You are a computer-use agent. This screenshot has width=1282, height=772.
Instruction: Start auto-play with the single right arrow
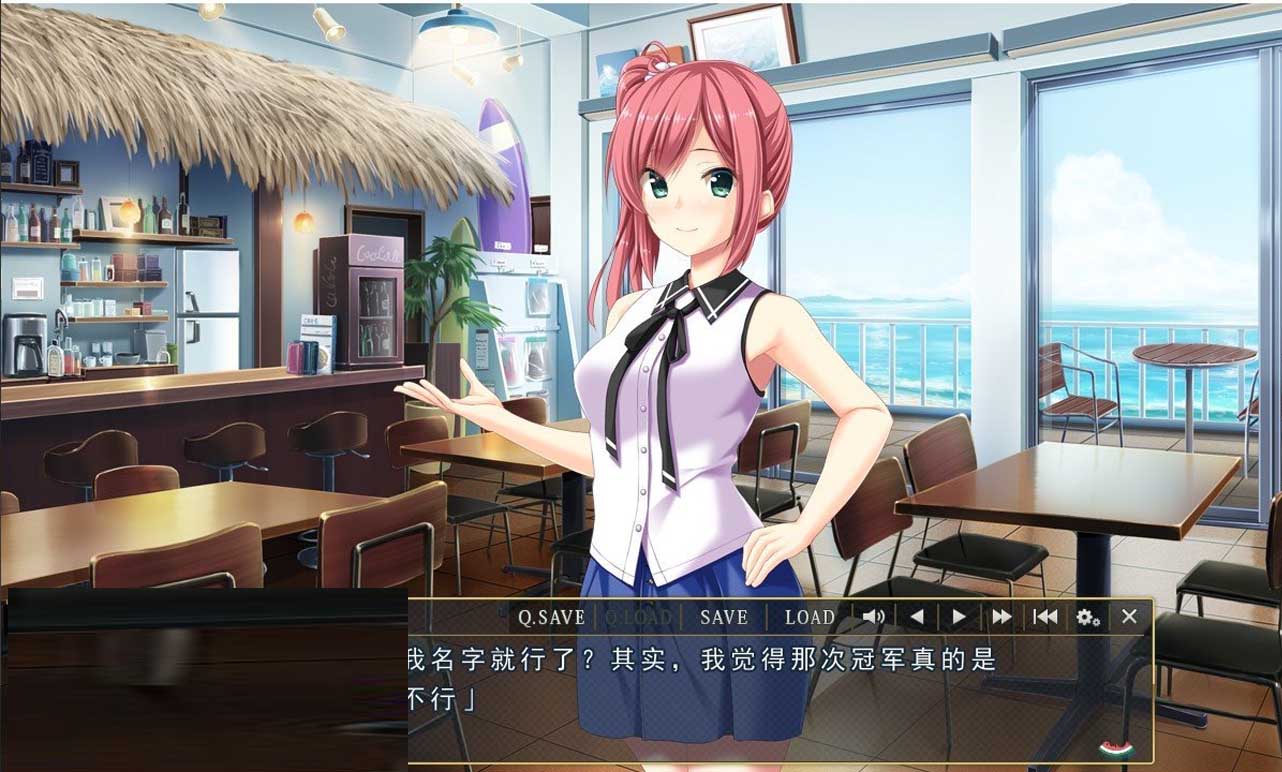pyautogui.click(x=959, y=617)
